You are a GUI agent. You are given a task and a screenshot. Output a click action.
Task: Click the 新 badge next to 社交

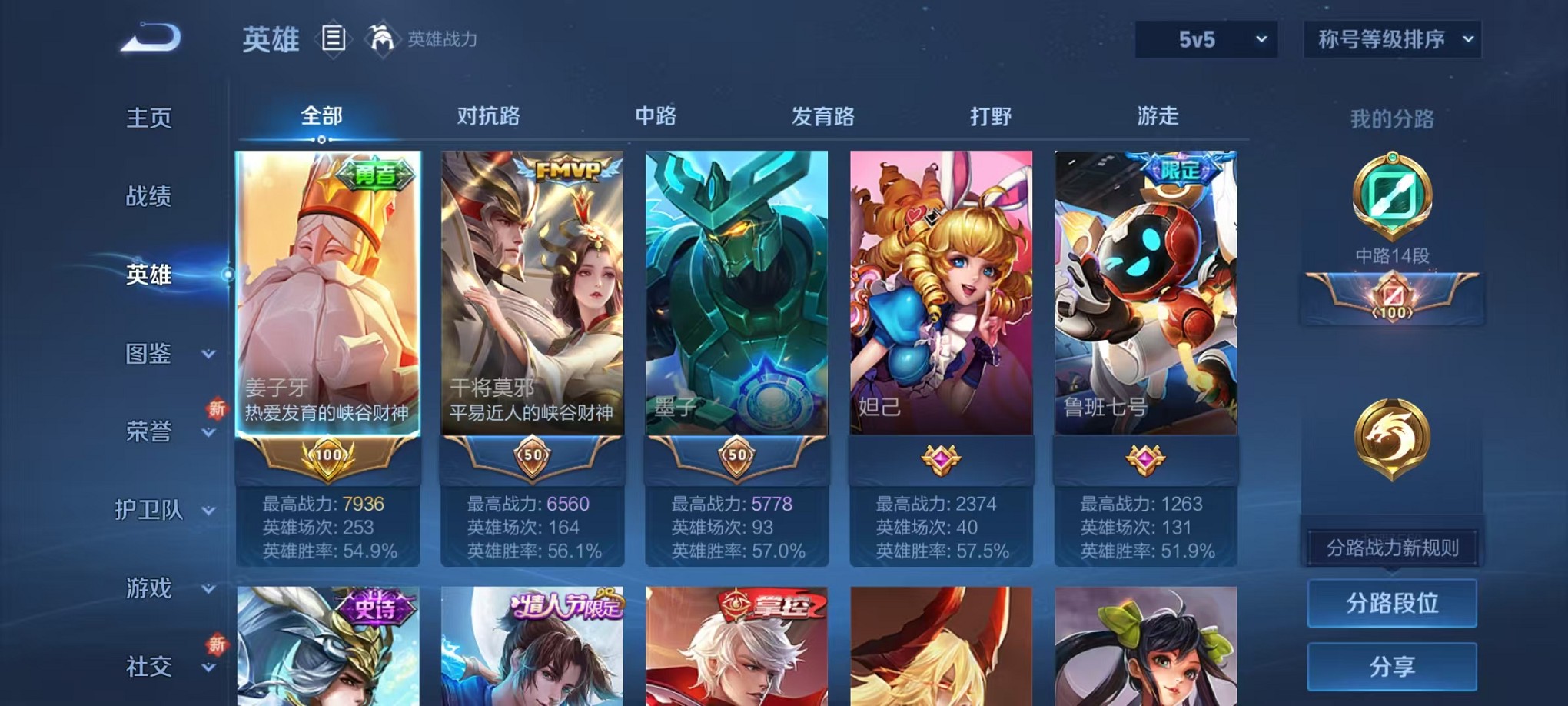(x=218, y=643)
